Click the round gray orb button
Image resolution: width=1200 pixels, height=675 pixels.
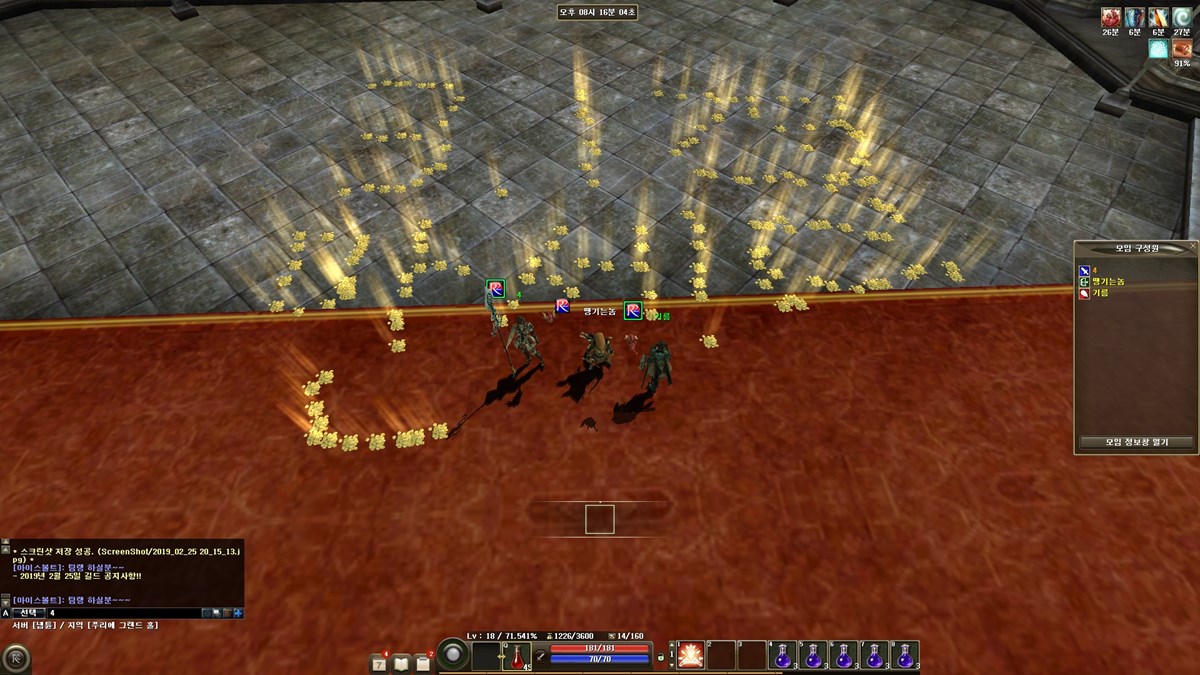pyautogui.click(x=454, y=655)
